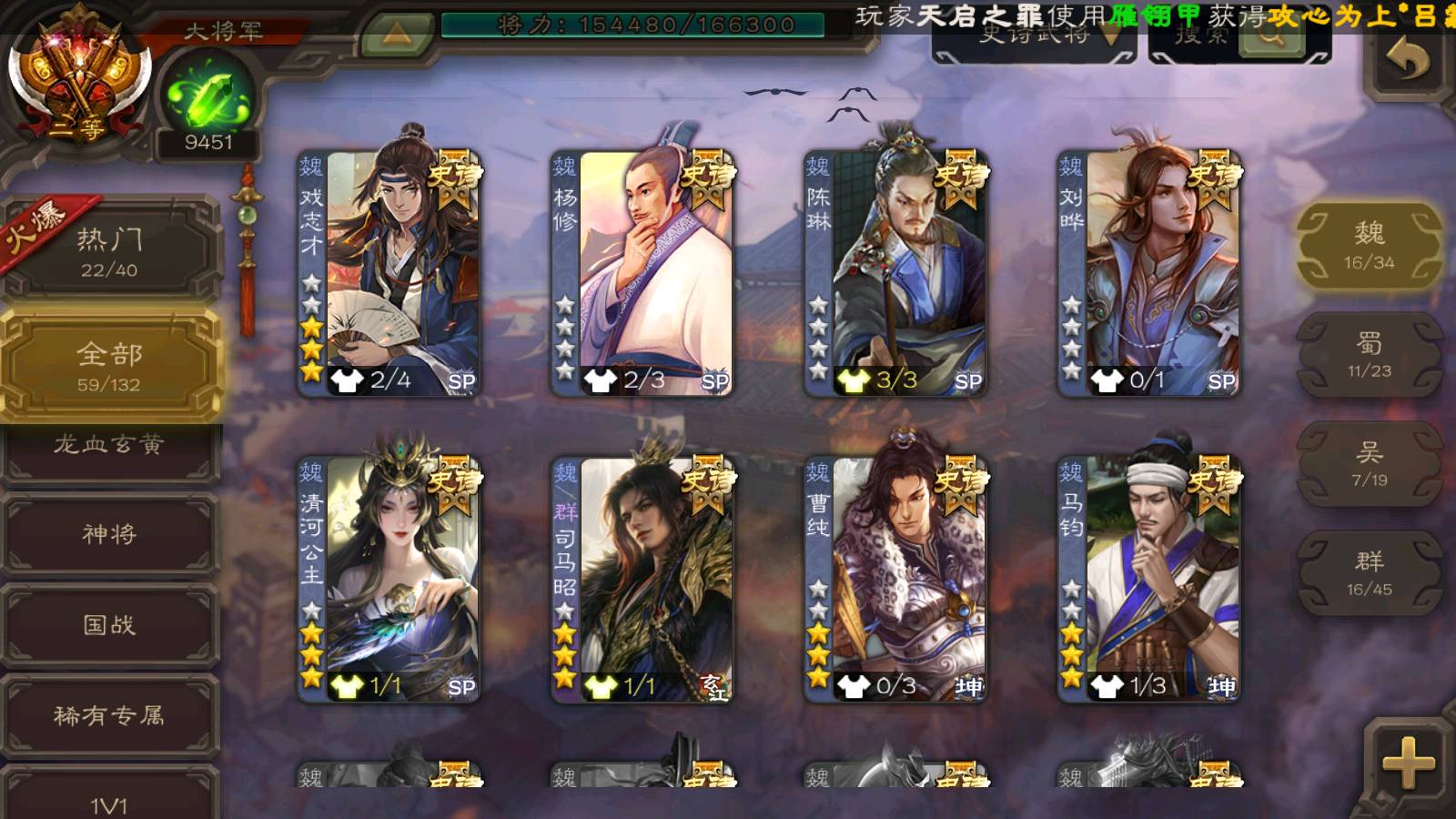This screenshot has width=1456, height=819.
Task: Show the 吴 faction heroes
Action: 1369,464
